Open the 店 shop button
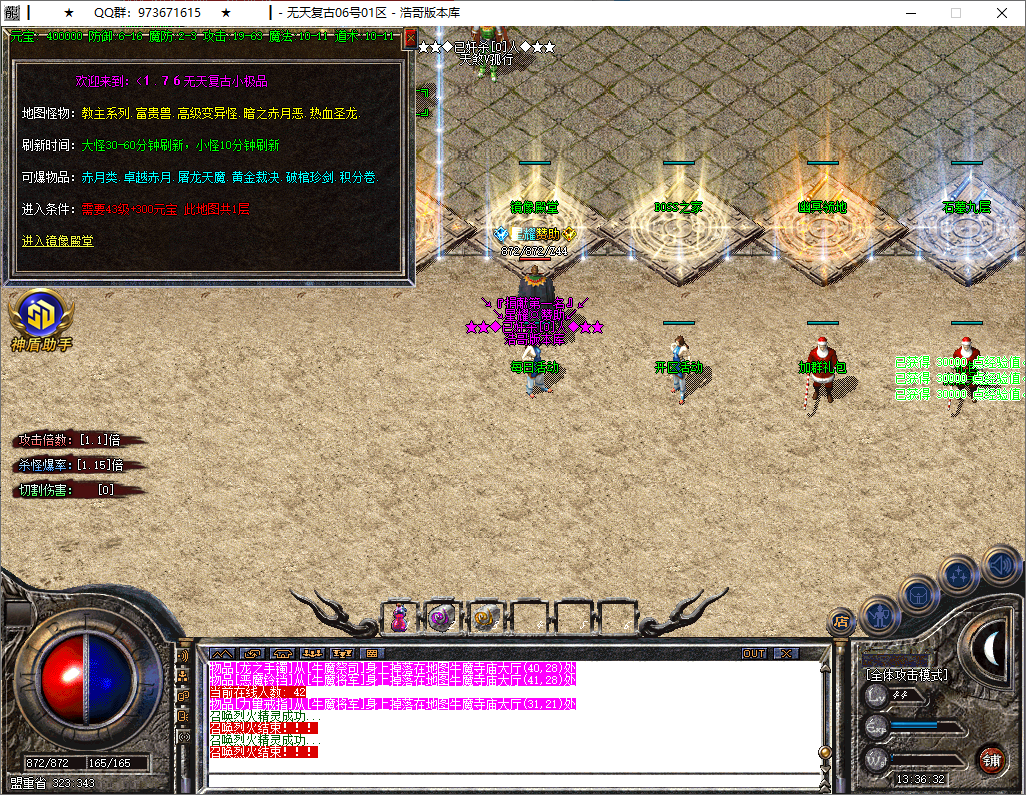 840,622
